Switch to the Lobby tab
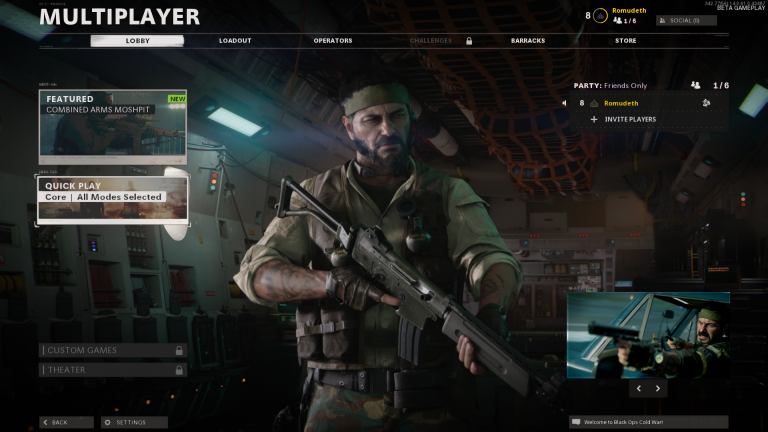Image resolution: width=768 pixels, height=432 pixels. [137, 41]
